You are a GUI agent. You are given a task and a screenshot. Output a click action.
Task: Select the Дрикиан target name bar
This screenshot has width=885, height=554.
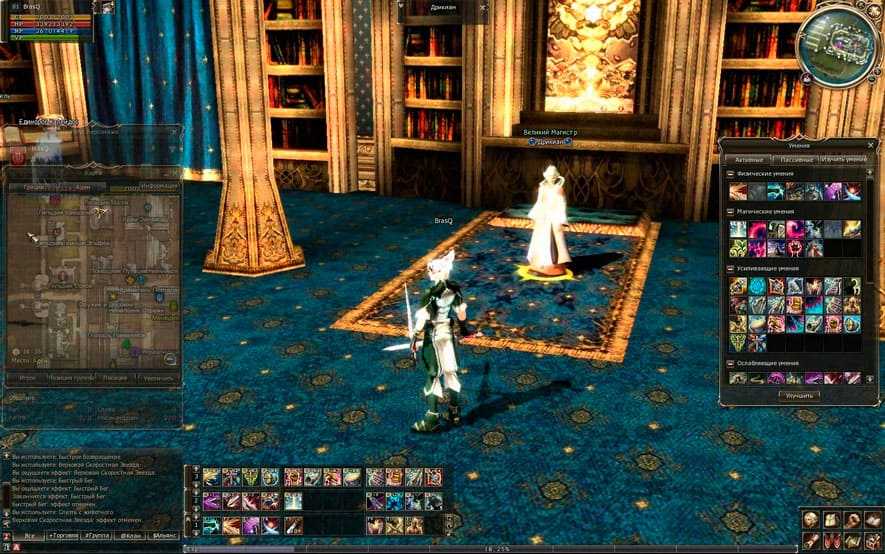coord(443,10)
